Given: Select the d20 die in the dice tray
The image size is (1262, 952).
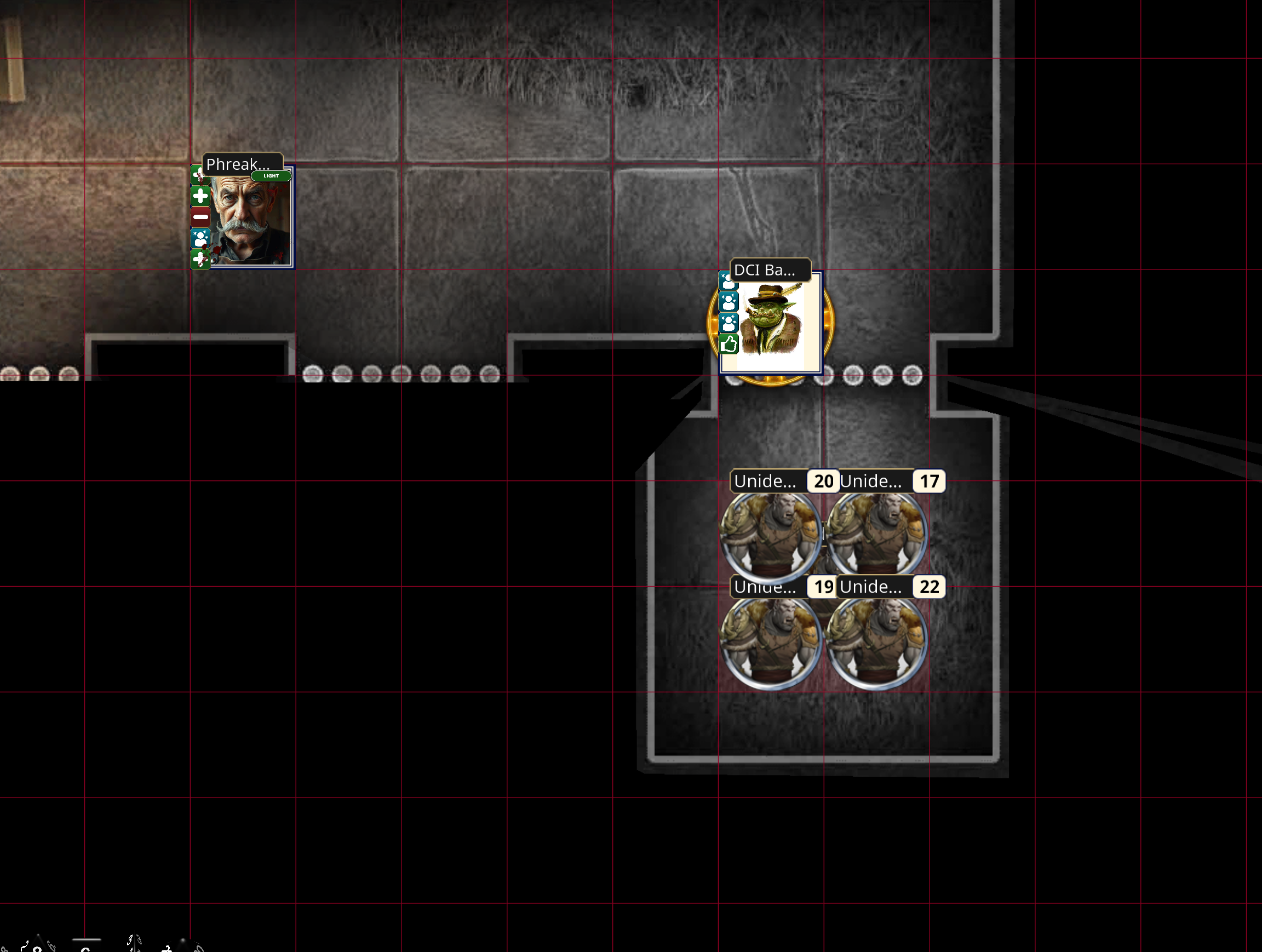Looking at the screenshot, I should coord(182,948).
